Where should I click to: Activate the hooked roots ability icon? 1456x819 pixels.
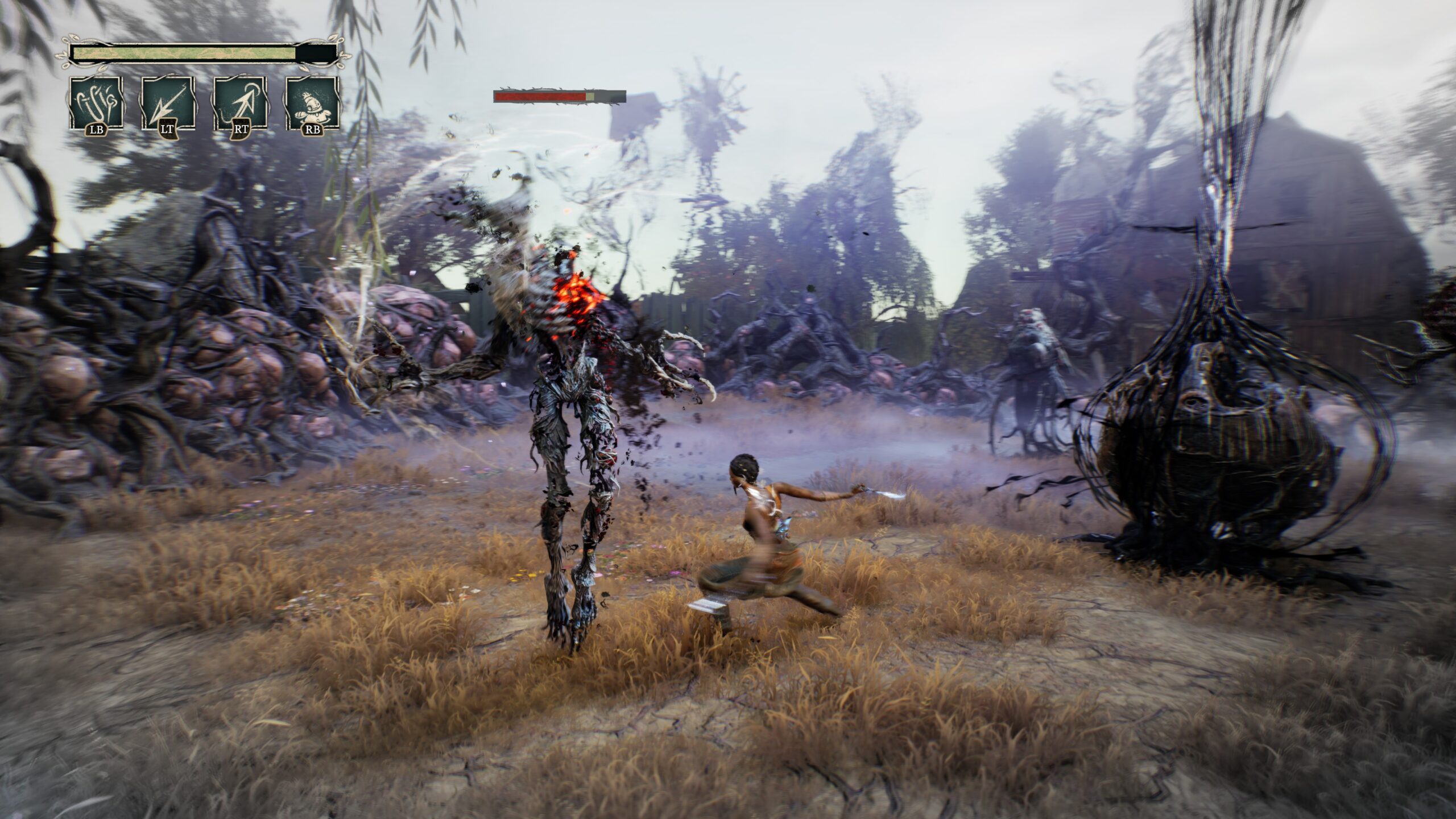click(x=96, y=103)
